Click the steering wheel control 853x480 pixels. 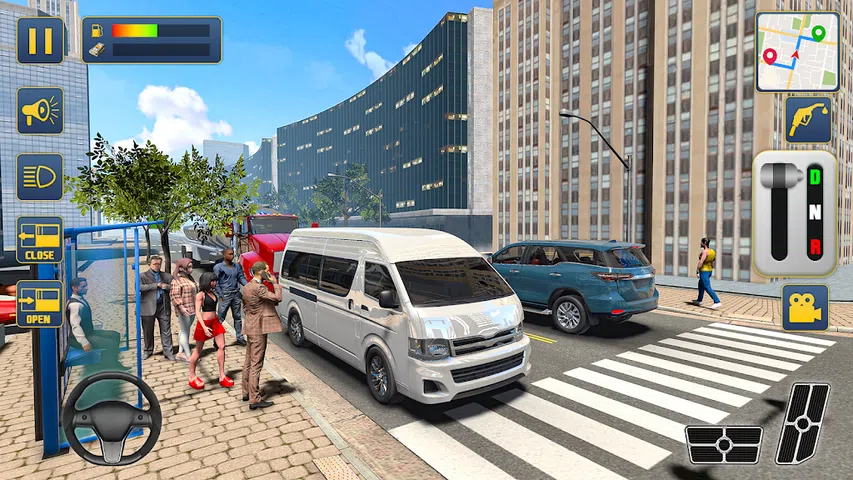point(112,418)
